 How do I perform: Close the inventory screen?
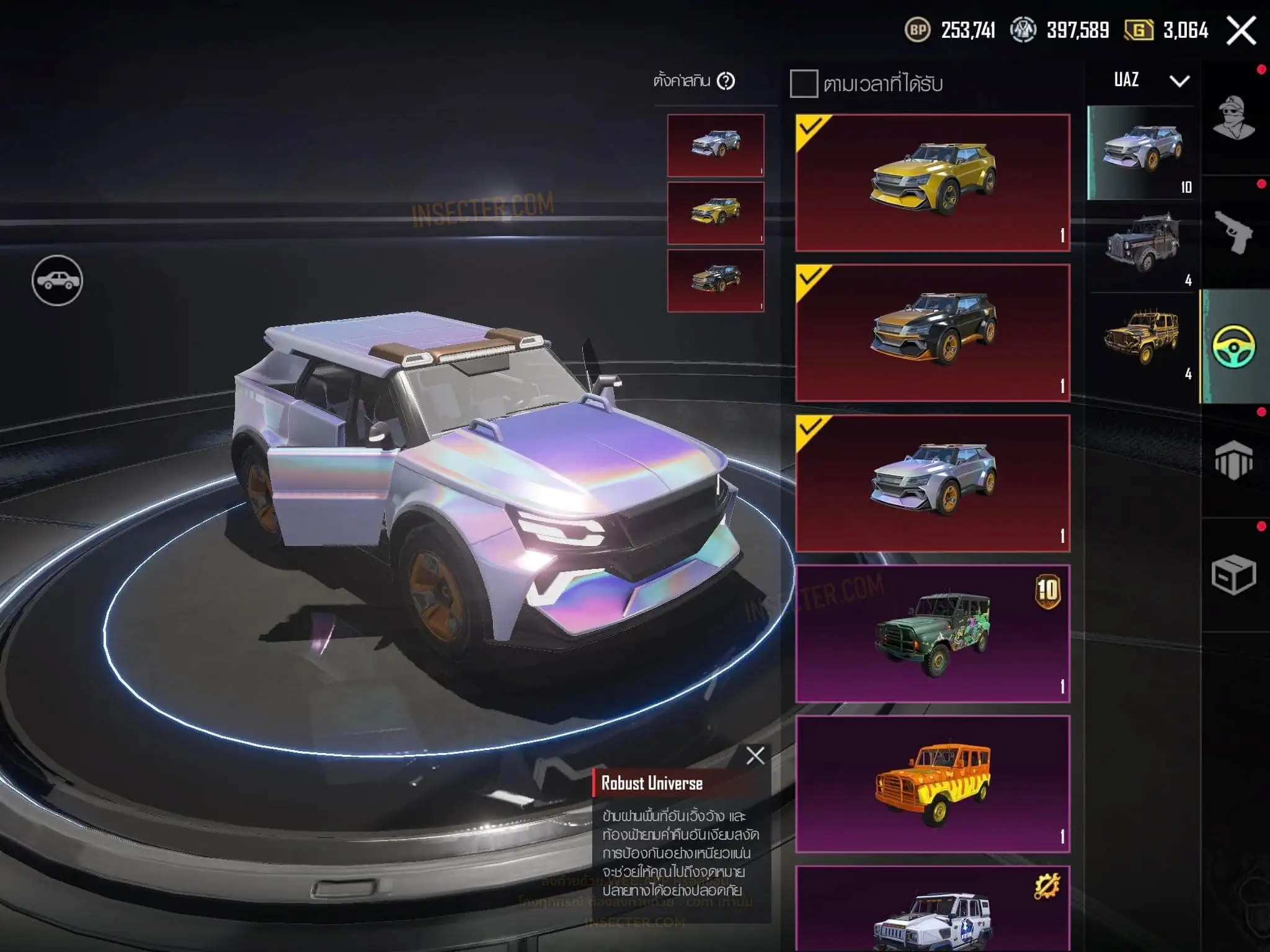pyautogui.click(x=1241, y=30)
